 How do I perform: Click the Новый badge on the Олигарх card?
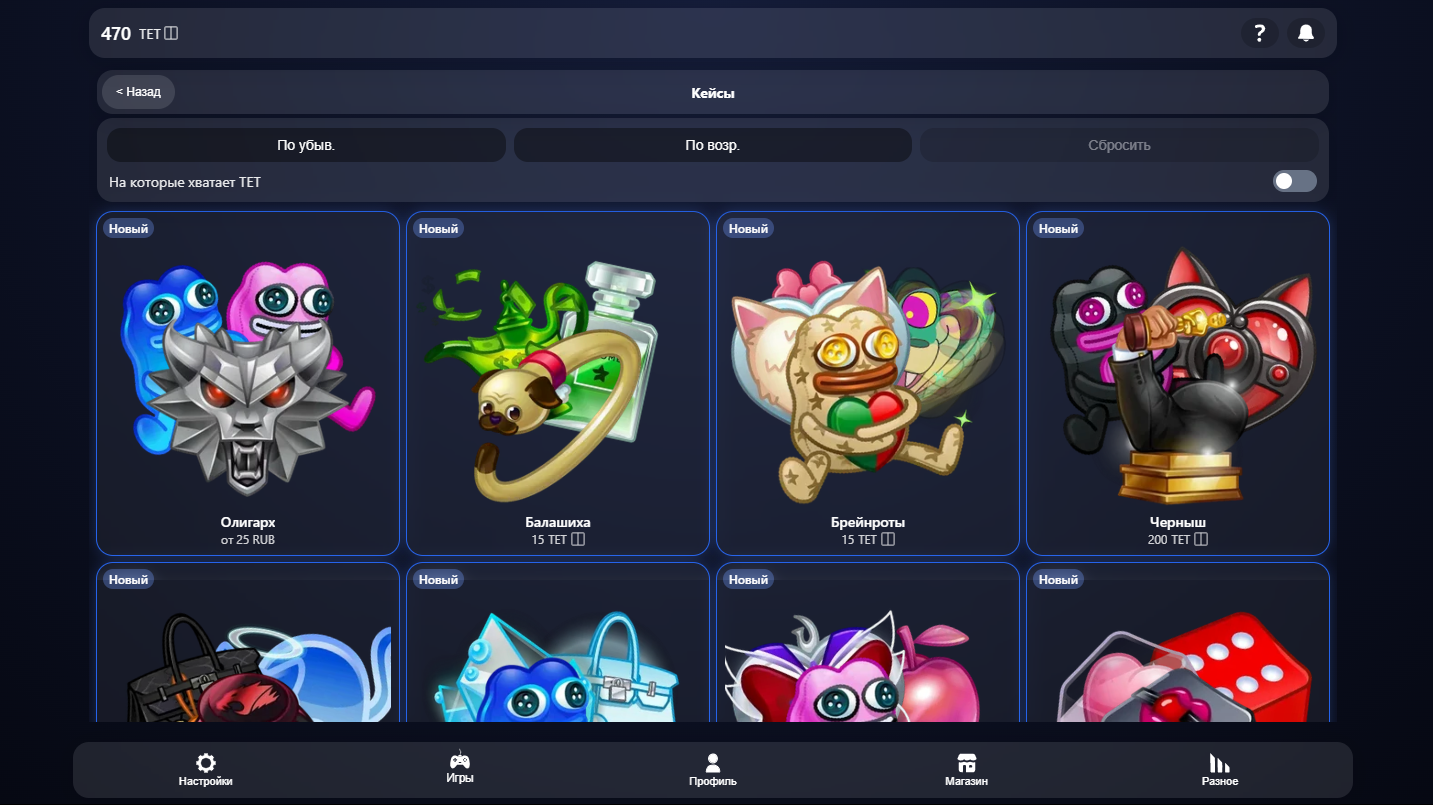click(x=128, y=228)
